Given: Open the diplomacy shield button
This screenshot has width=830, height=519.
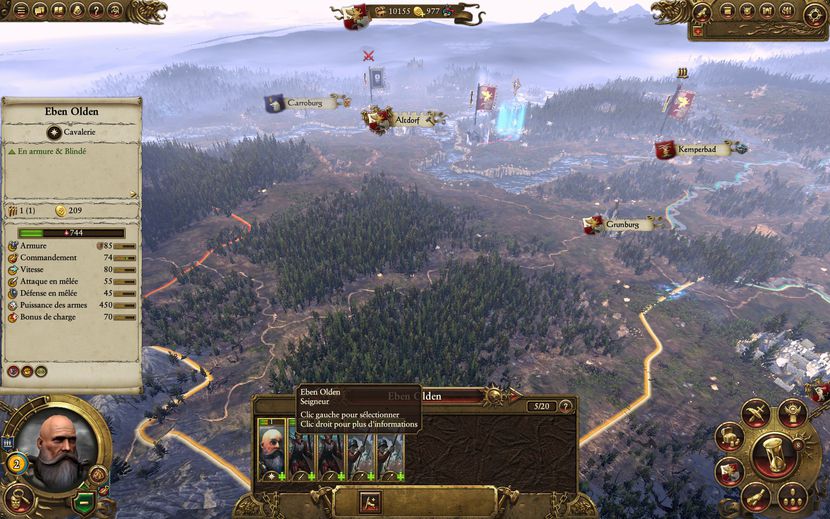Looking at the screenshot, I should pyautogui.click(x=730, y=471).
